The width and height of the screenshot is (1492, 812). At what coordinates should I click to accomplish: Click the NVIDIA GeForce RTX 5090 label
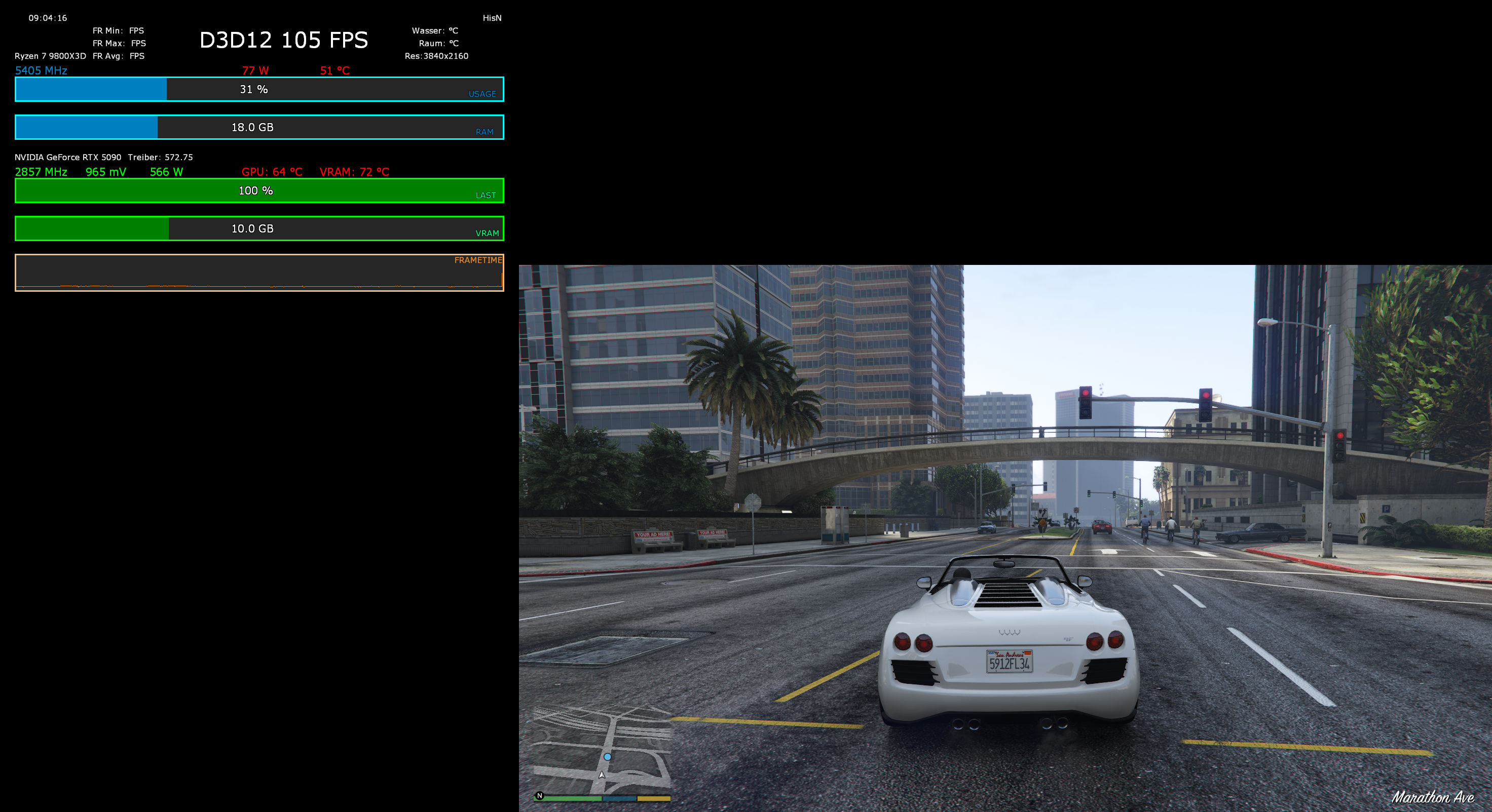point(68,157)
